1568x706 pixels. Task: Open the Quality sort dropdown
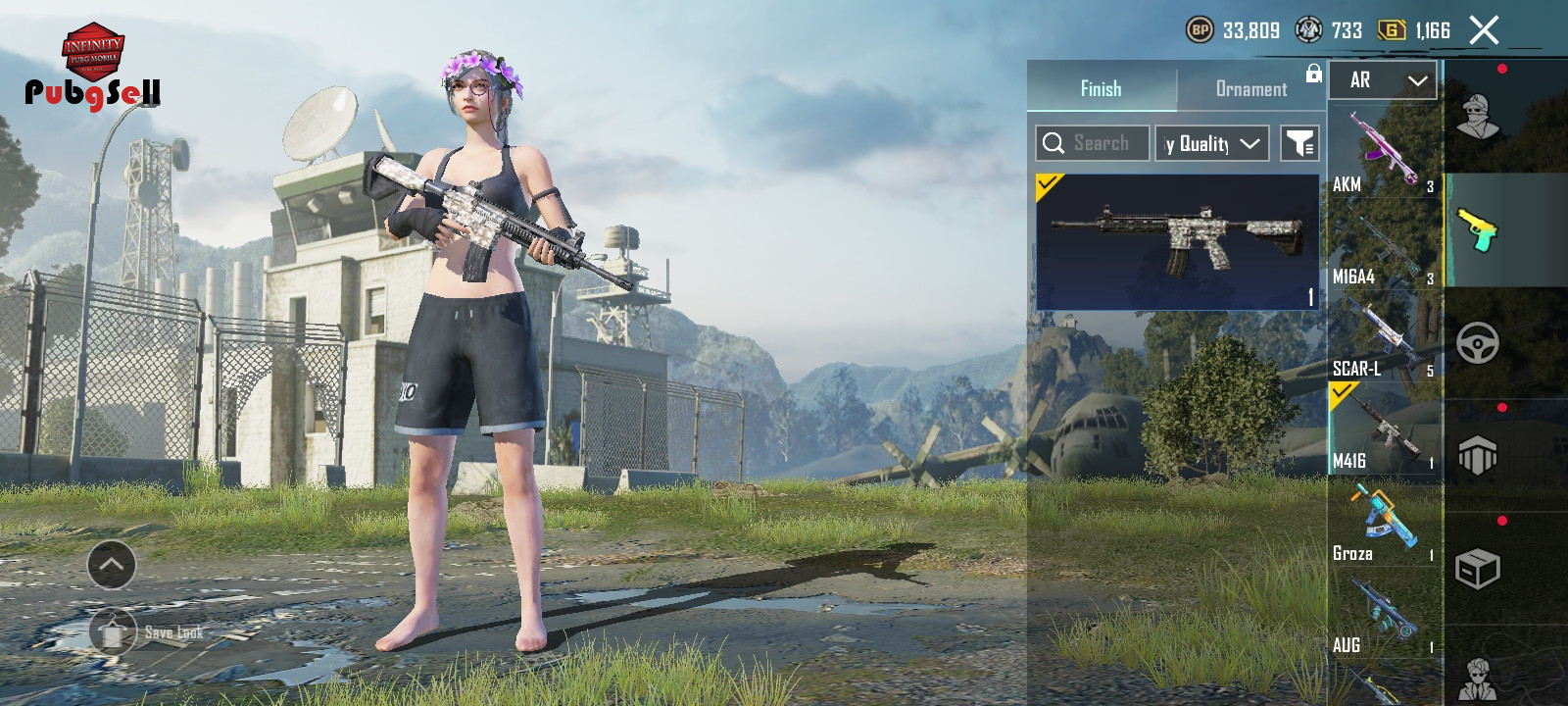pos(1211,143)
